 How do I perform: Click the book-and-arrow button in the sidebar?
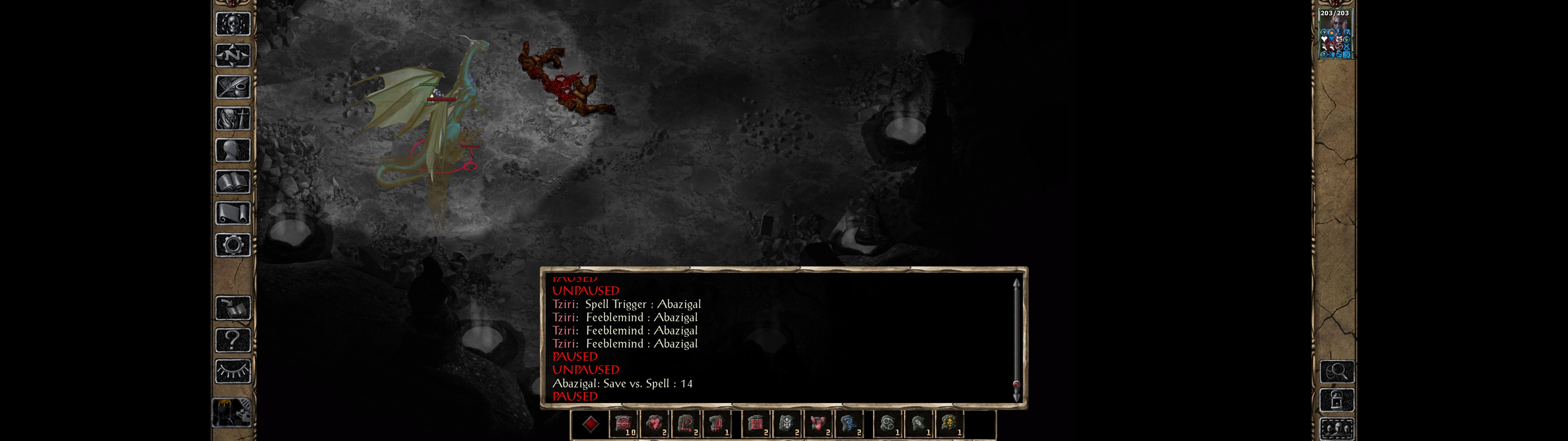(x=232, y=308)
